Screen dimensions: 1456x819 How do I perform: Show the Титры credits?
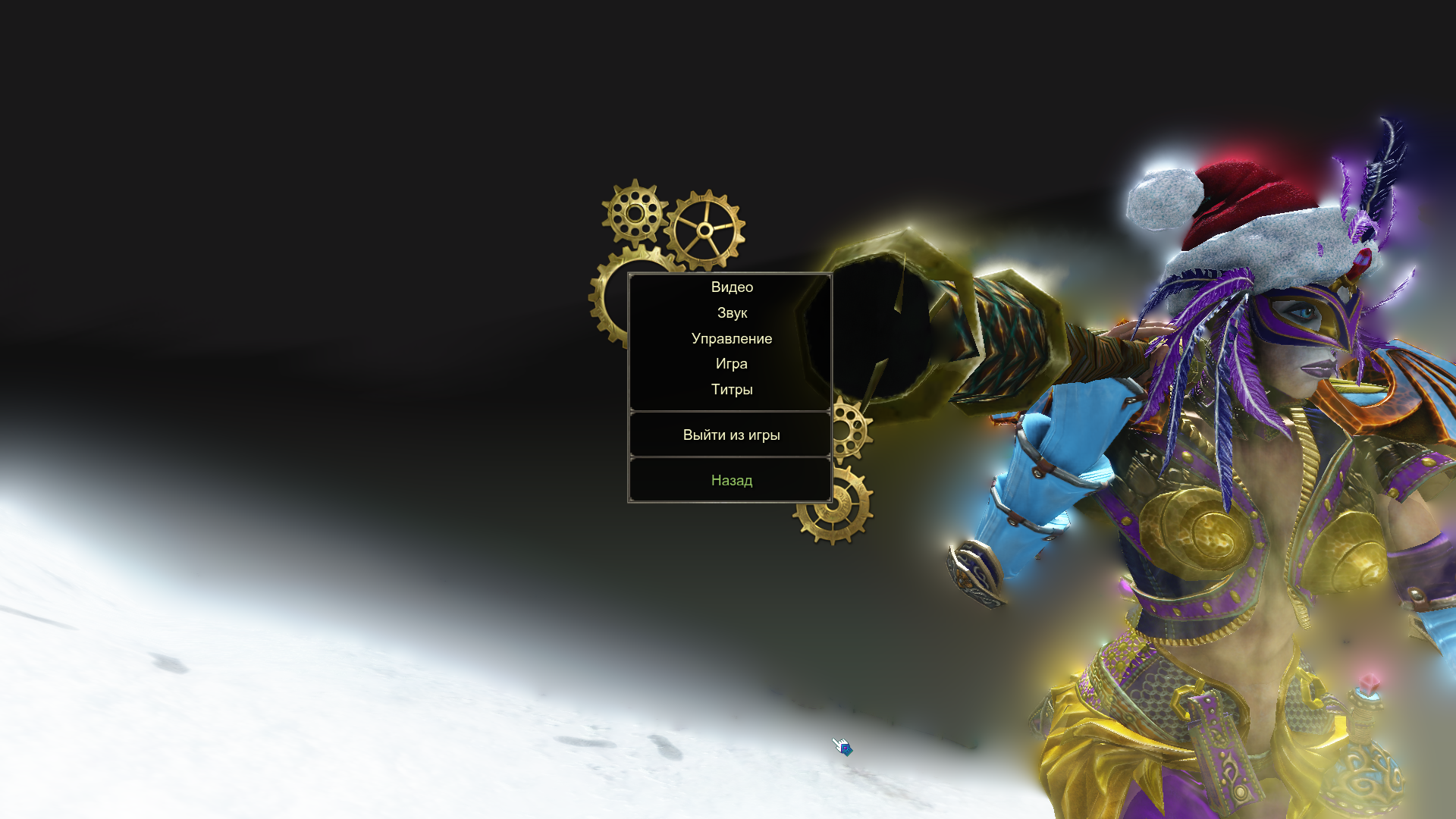click(731, 390)
